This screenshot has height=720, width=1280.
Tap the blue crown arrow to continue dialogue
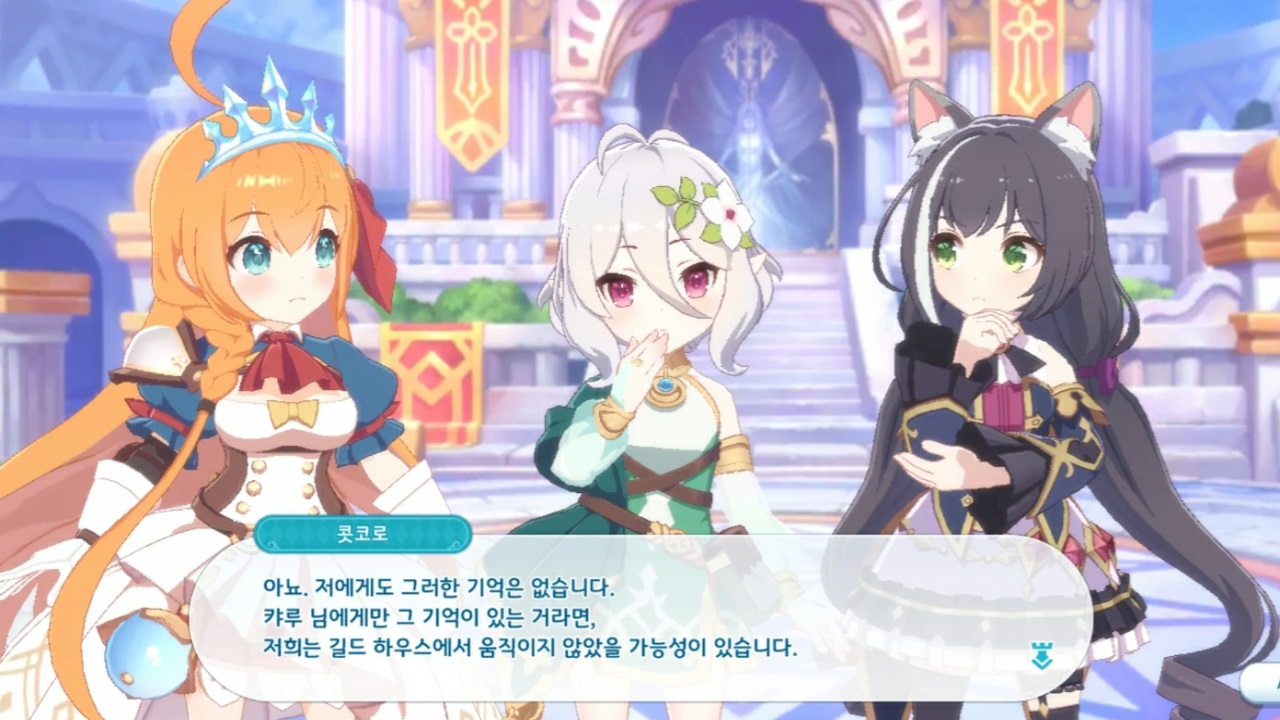click(1040, 658)
